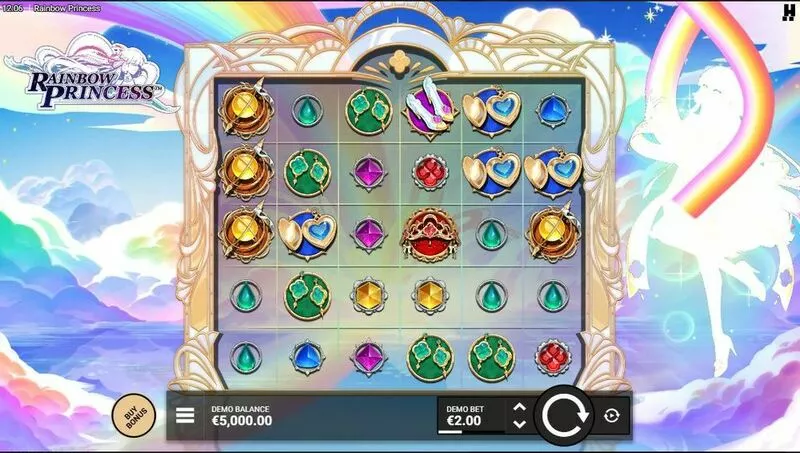Increase the demo bet with the up arrow
Screen dimensions: 800x453
click(x=518, y=407)
